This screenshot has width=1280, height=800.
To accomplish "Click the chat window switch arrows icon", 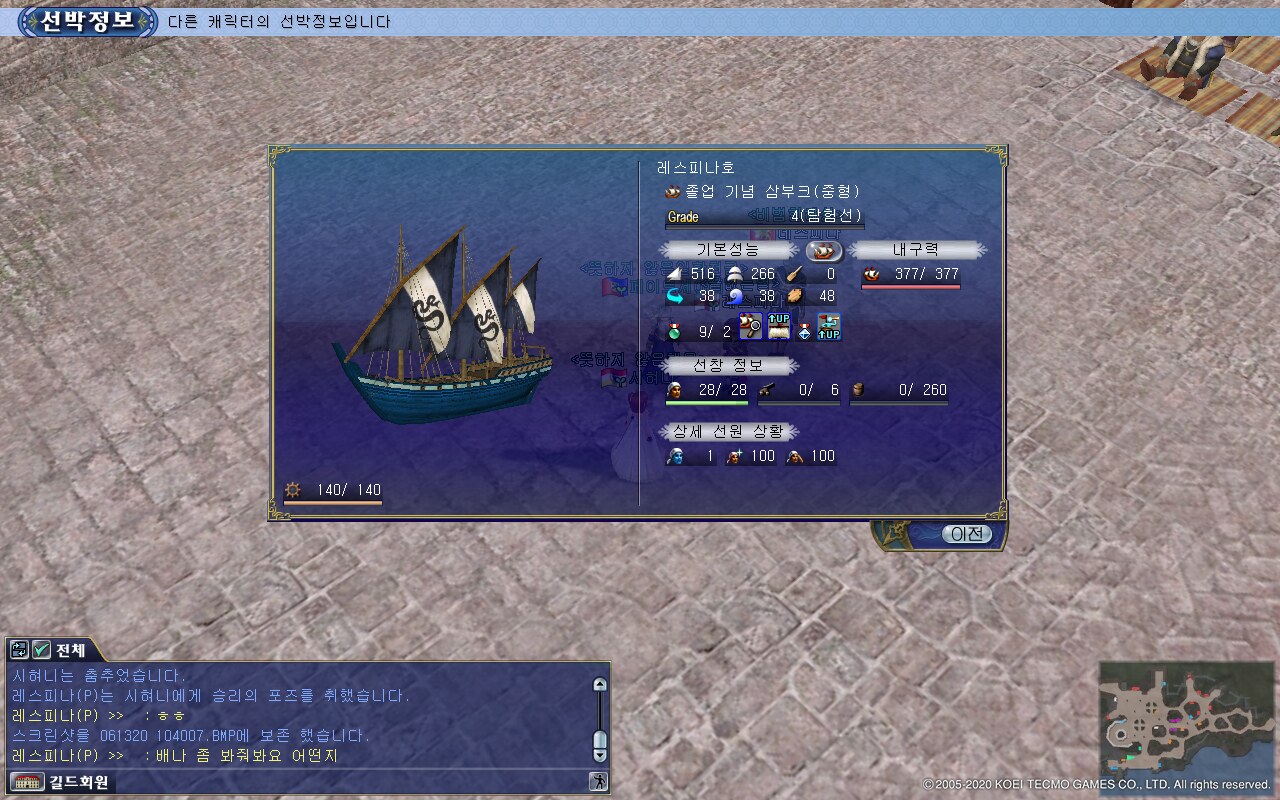I will (19, 650).
